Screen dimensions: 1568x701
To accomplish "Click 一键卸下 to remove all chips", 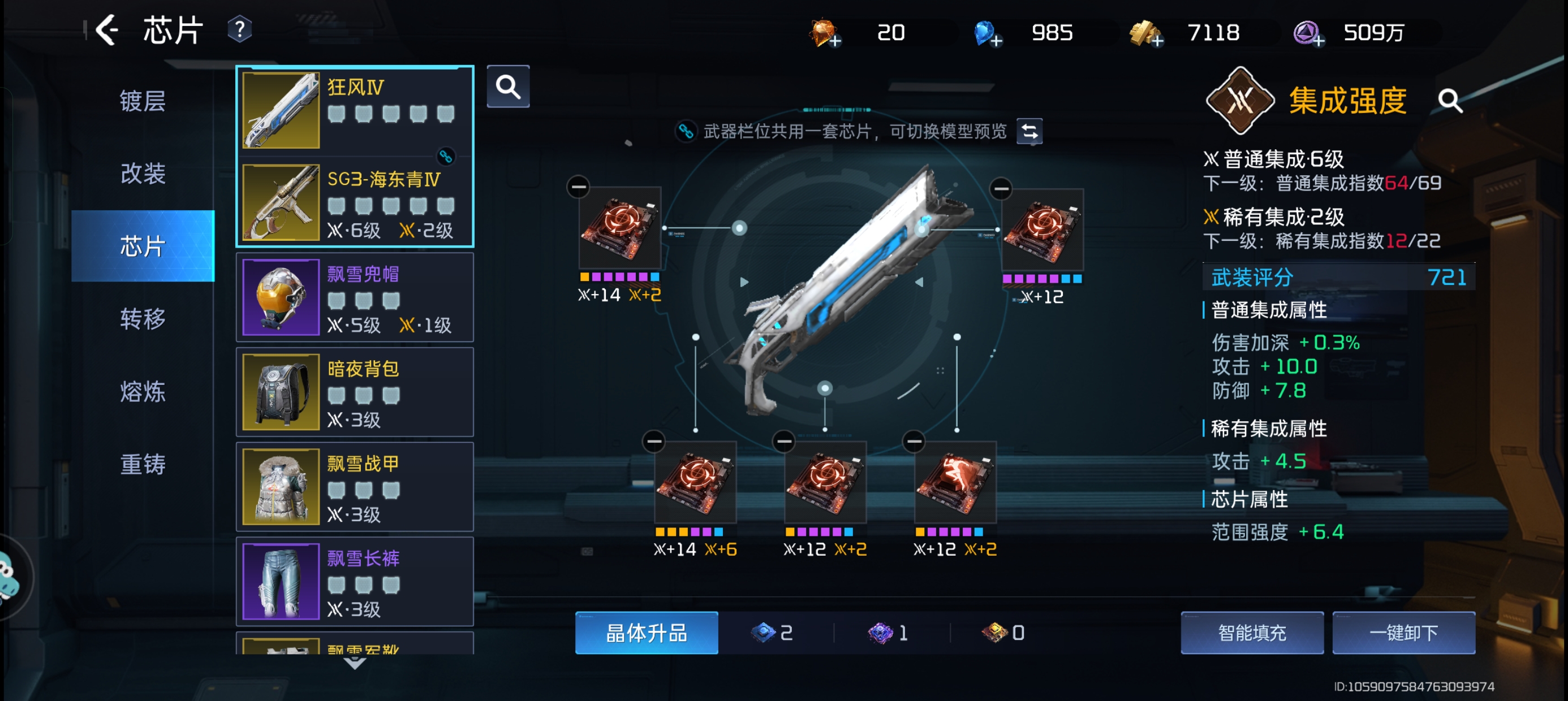I will click(x=1403, y=633).
